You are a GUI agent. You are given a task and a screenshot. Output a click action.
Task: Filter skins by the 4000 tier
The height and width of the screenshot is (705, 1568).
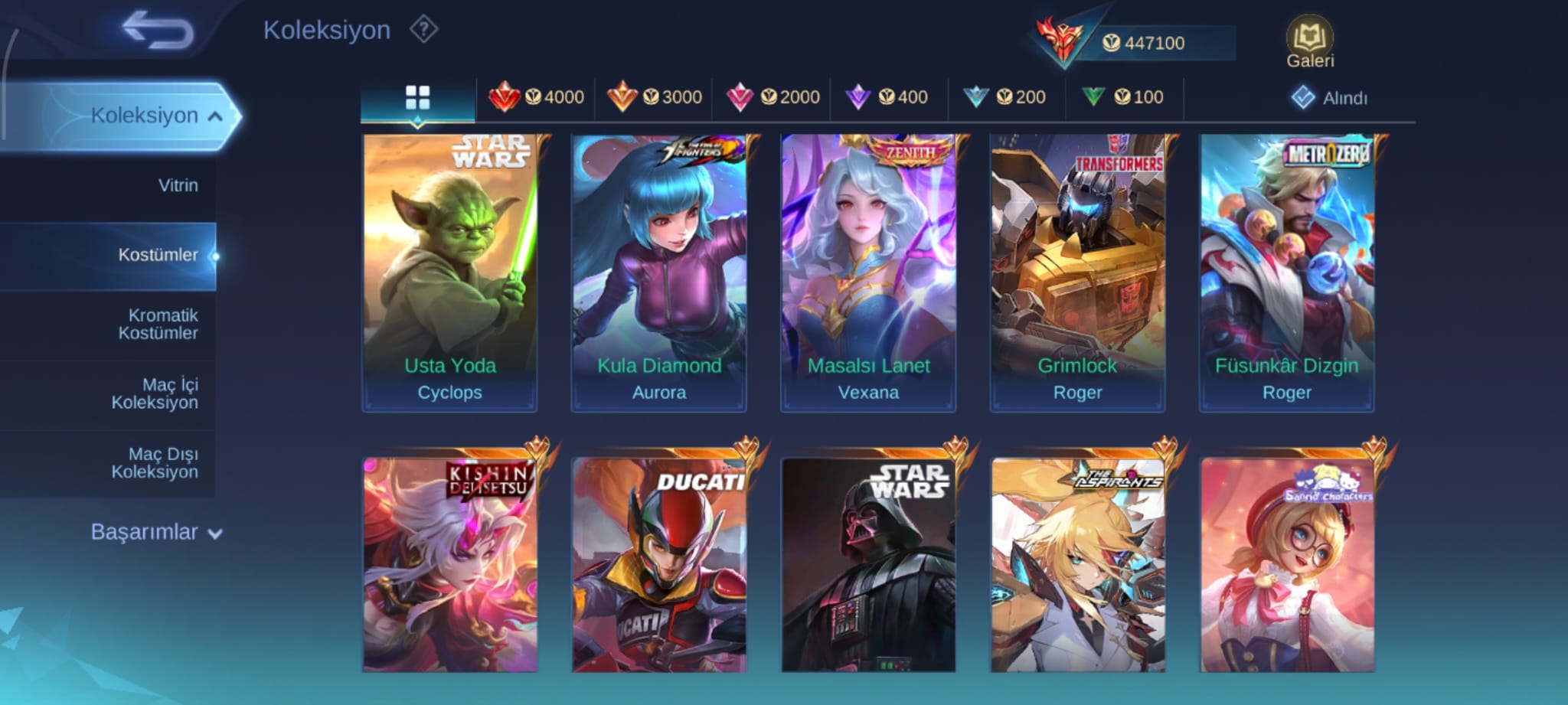[x=536, y=98]
